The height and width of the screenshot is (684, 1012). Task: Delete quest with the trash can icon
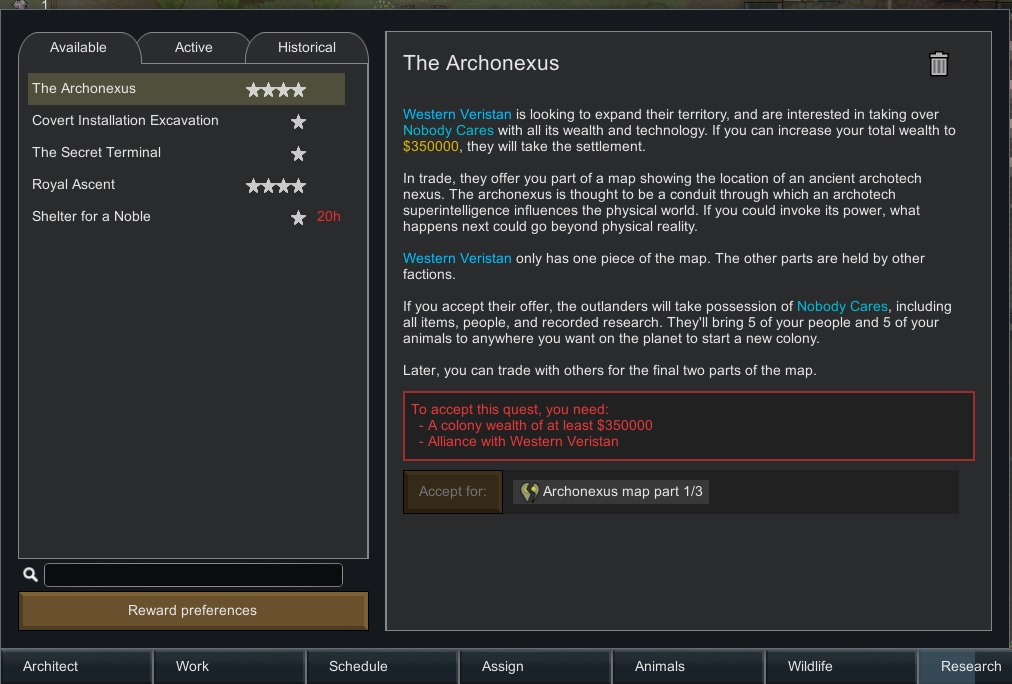pos(938,65)
